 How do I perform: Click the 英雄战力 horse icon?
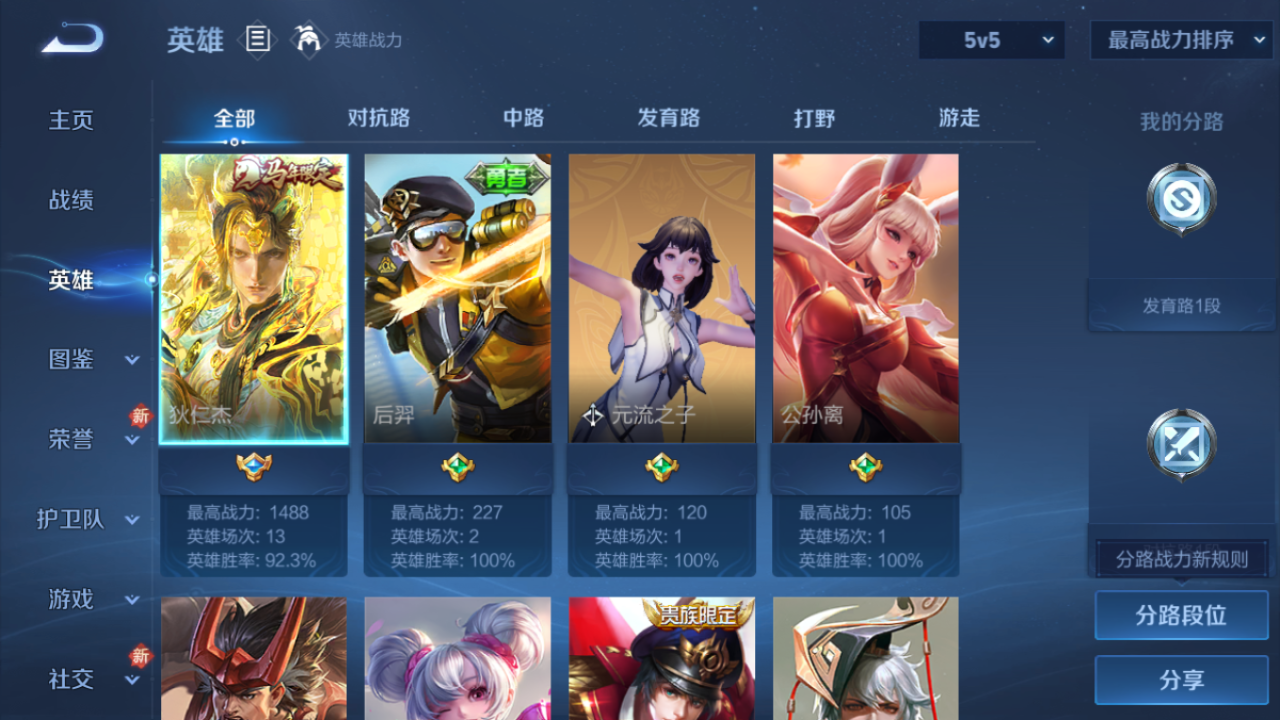(310, 40)
